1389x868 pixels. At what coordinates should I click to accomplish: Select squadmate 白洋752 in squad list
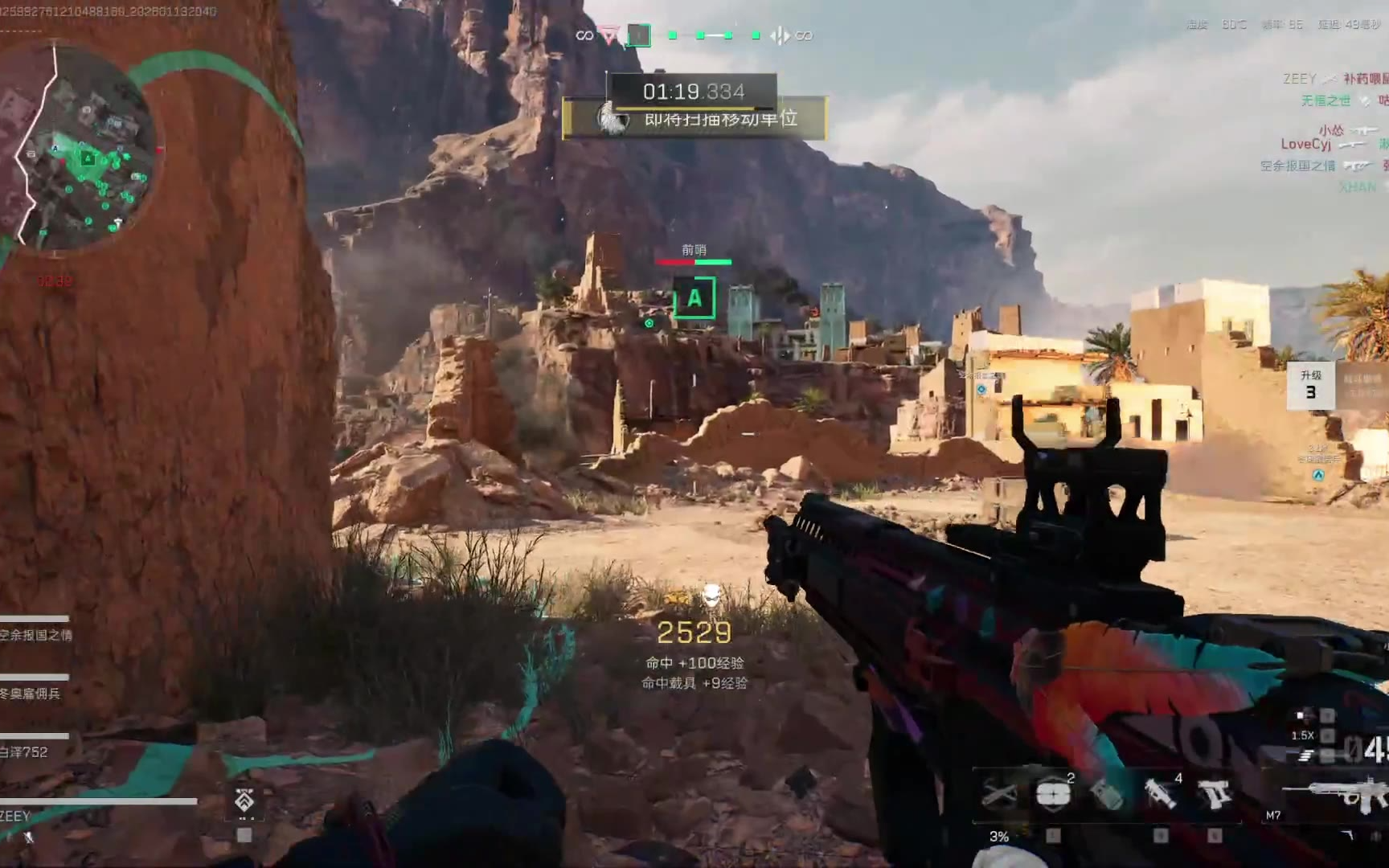click(x=24, y=752)
